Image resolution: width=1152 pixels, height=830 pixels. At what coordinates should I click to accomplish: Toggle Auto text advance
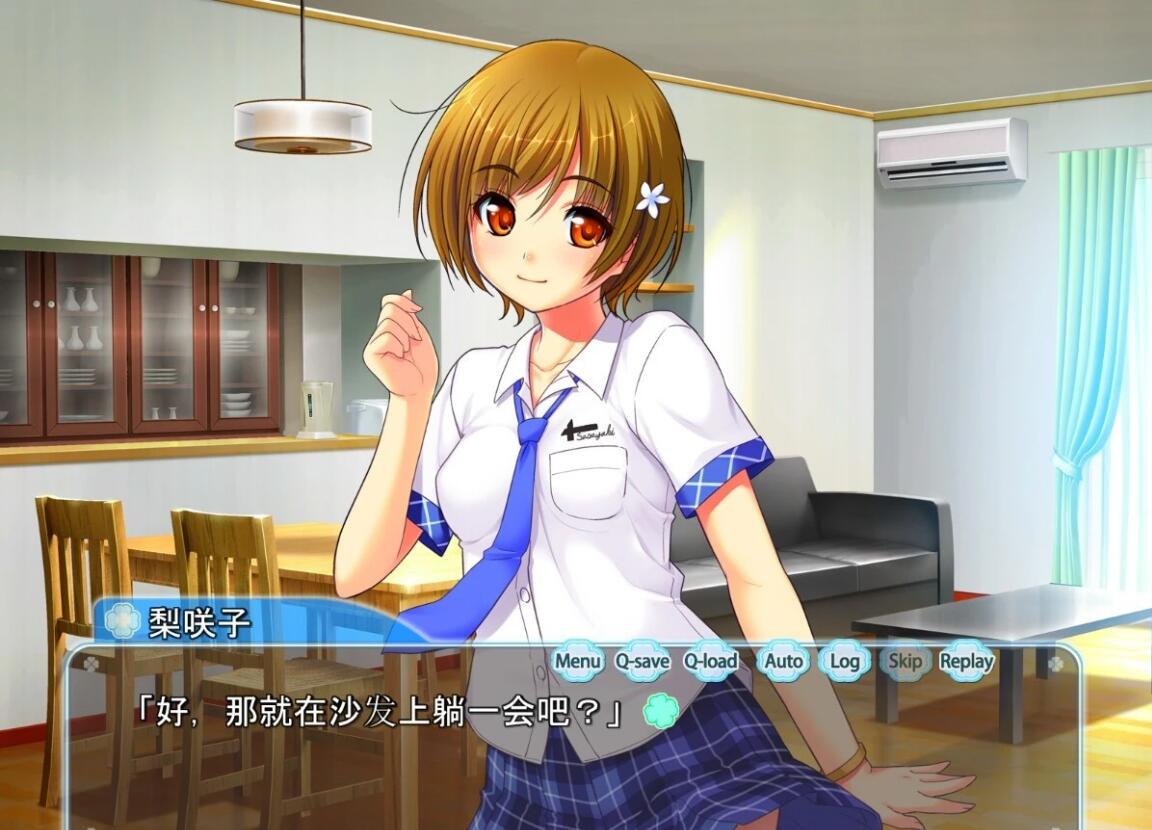tap(784, 661)
